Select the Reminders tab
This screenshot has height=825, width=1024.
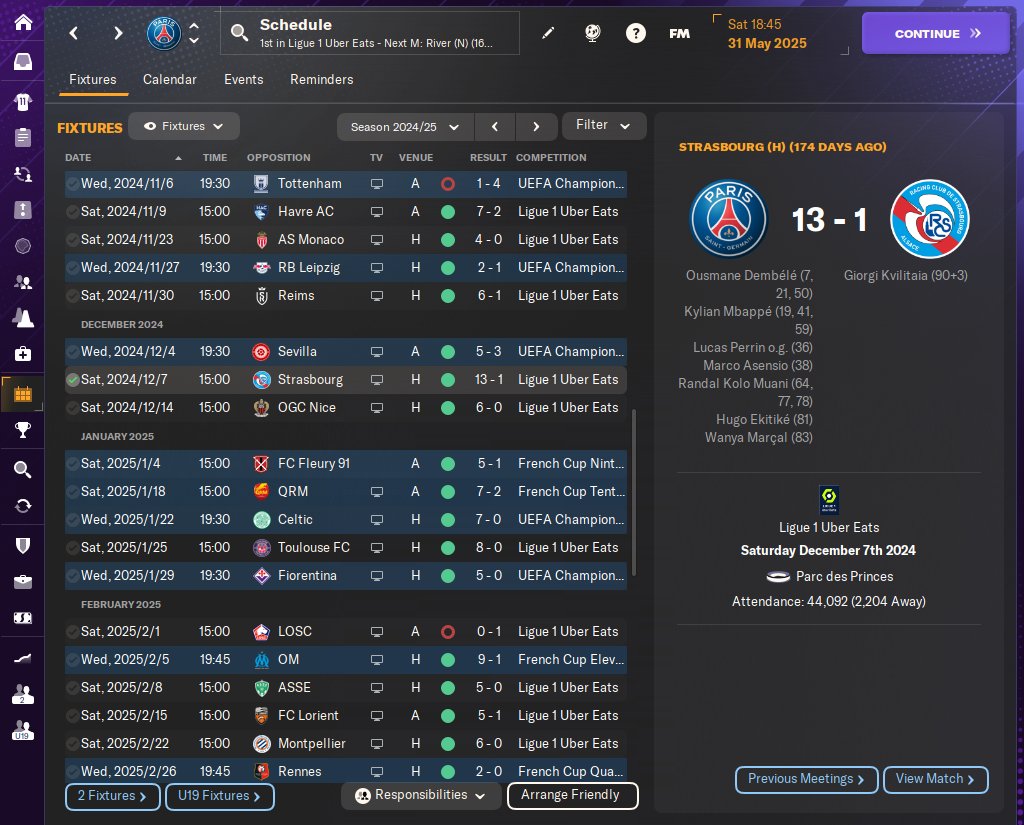click(321, 79)
